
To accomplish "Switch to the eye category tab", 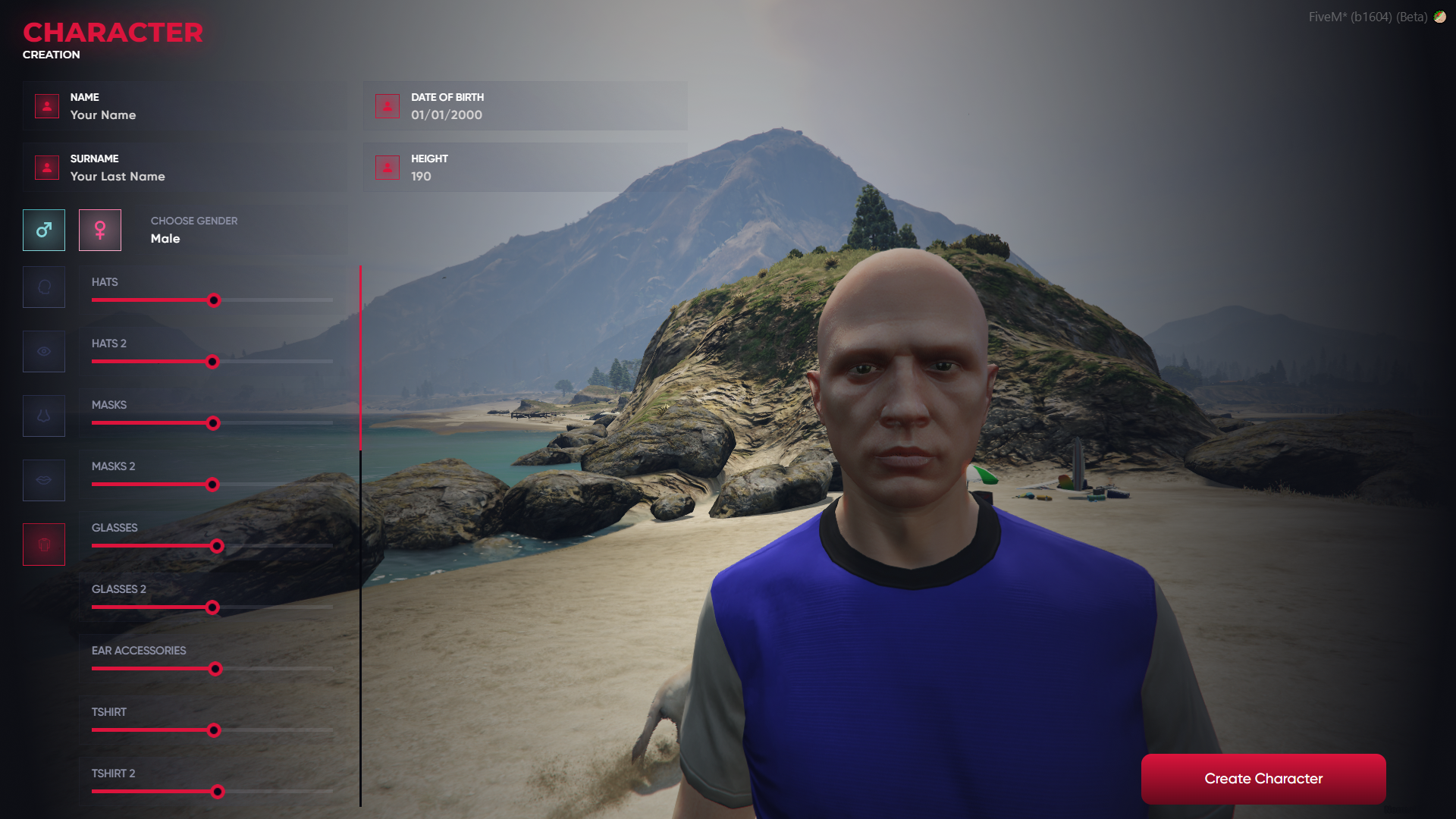I will pyautogui.click(x=44, y=351).
